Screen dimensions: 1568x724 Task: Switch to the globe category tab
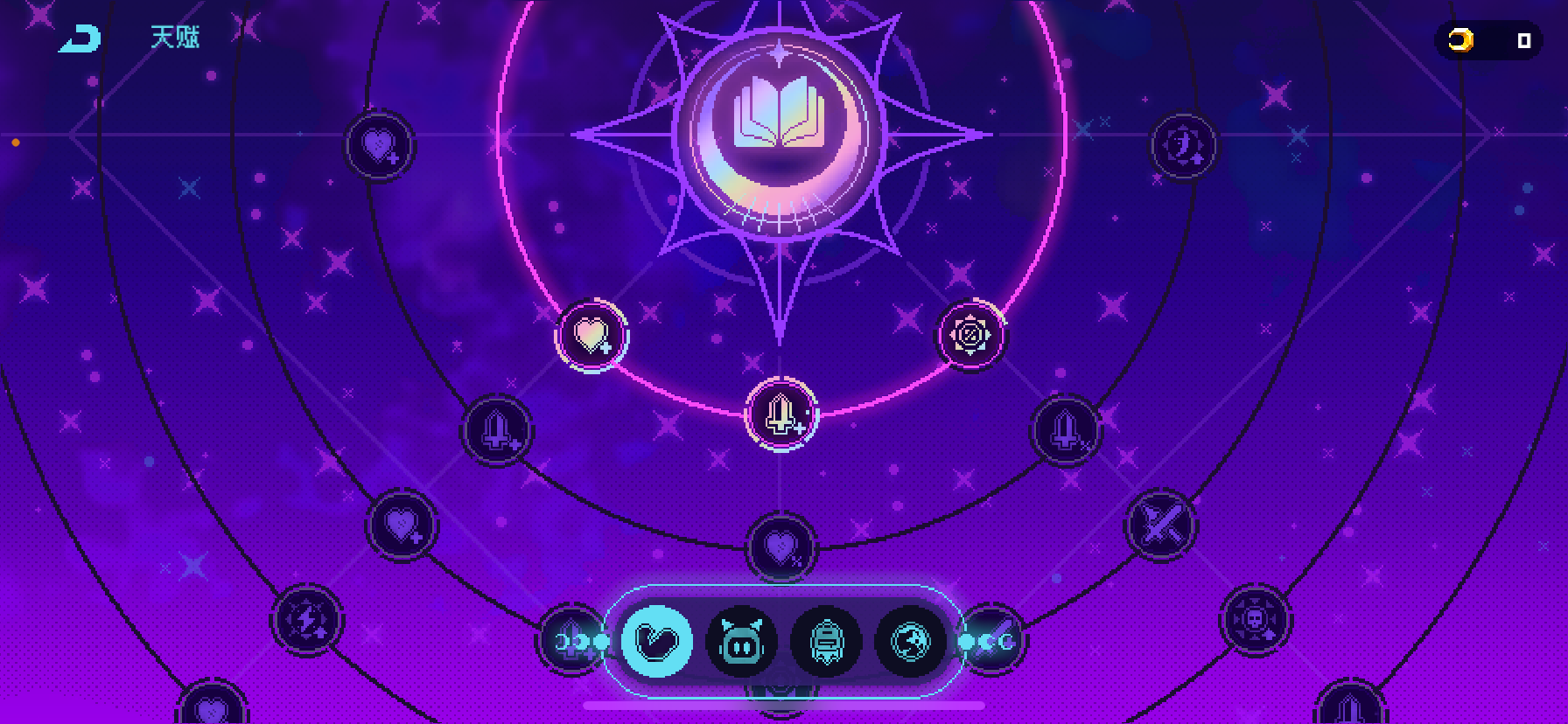pos(910,642)
